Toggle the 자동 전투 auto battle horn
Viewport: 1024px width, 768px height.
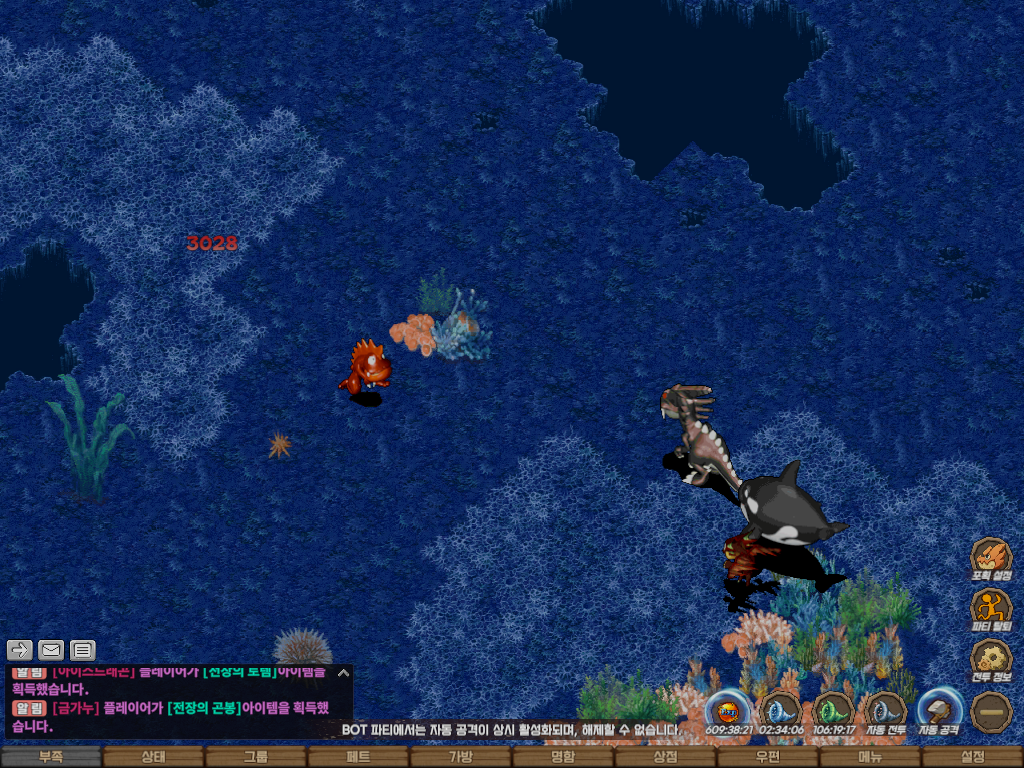click(886, 711)
